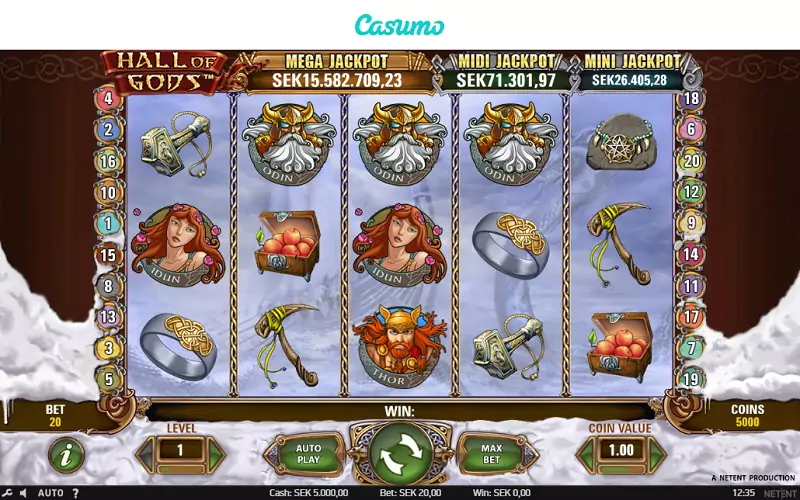Spin the reels with the round green button
The width and height of the screenshot is (800, 500).
coord(399,452)
